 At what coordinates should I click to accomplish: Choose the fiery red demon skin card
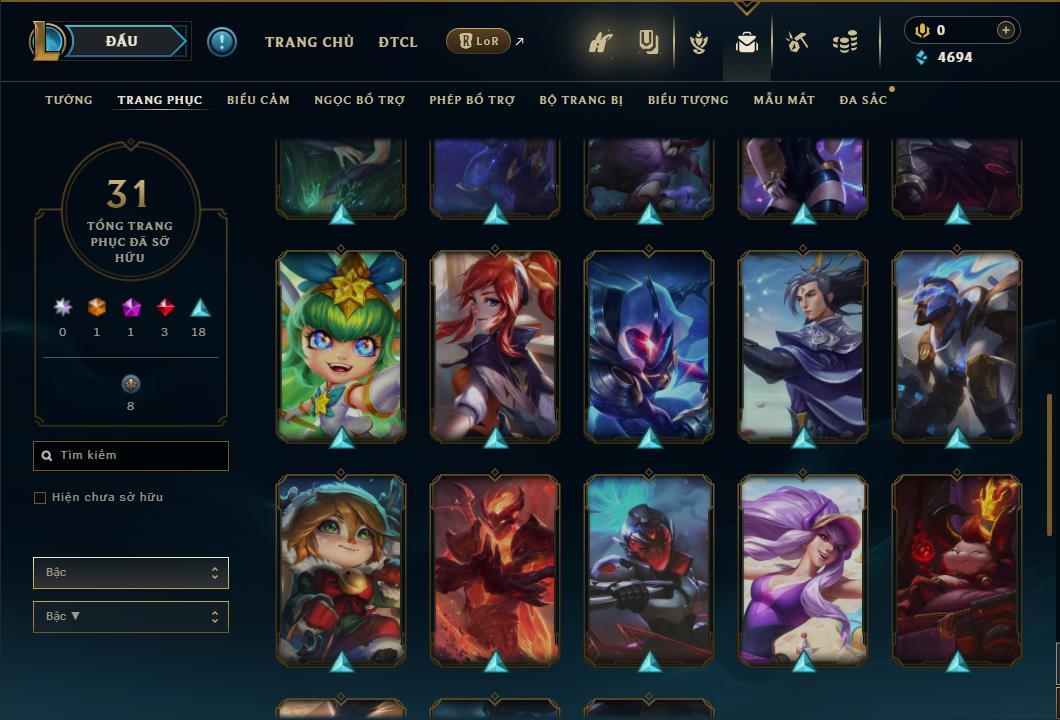[495, 570]
